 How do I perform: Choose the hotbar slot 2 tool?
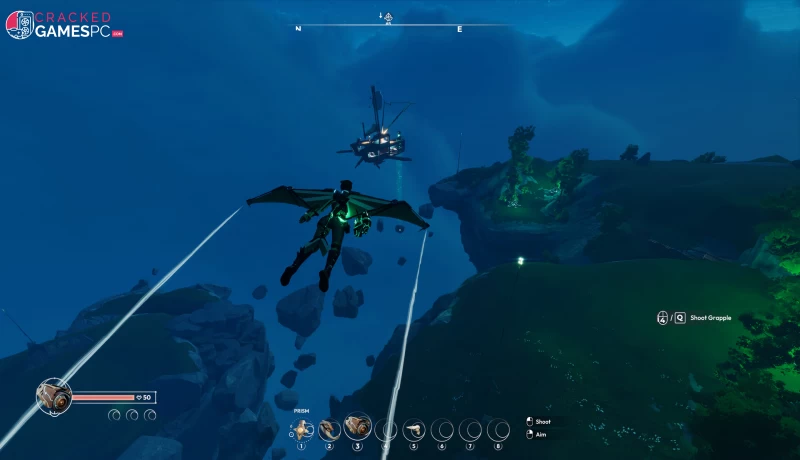(x=329, y=429)
